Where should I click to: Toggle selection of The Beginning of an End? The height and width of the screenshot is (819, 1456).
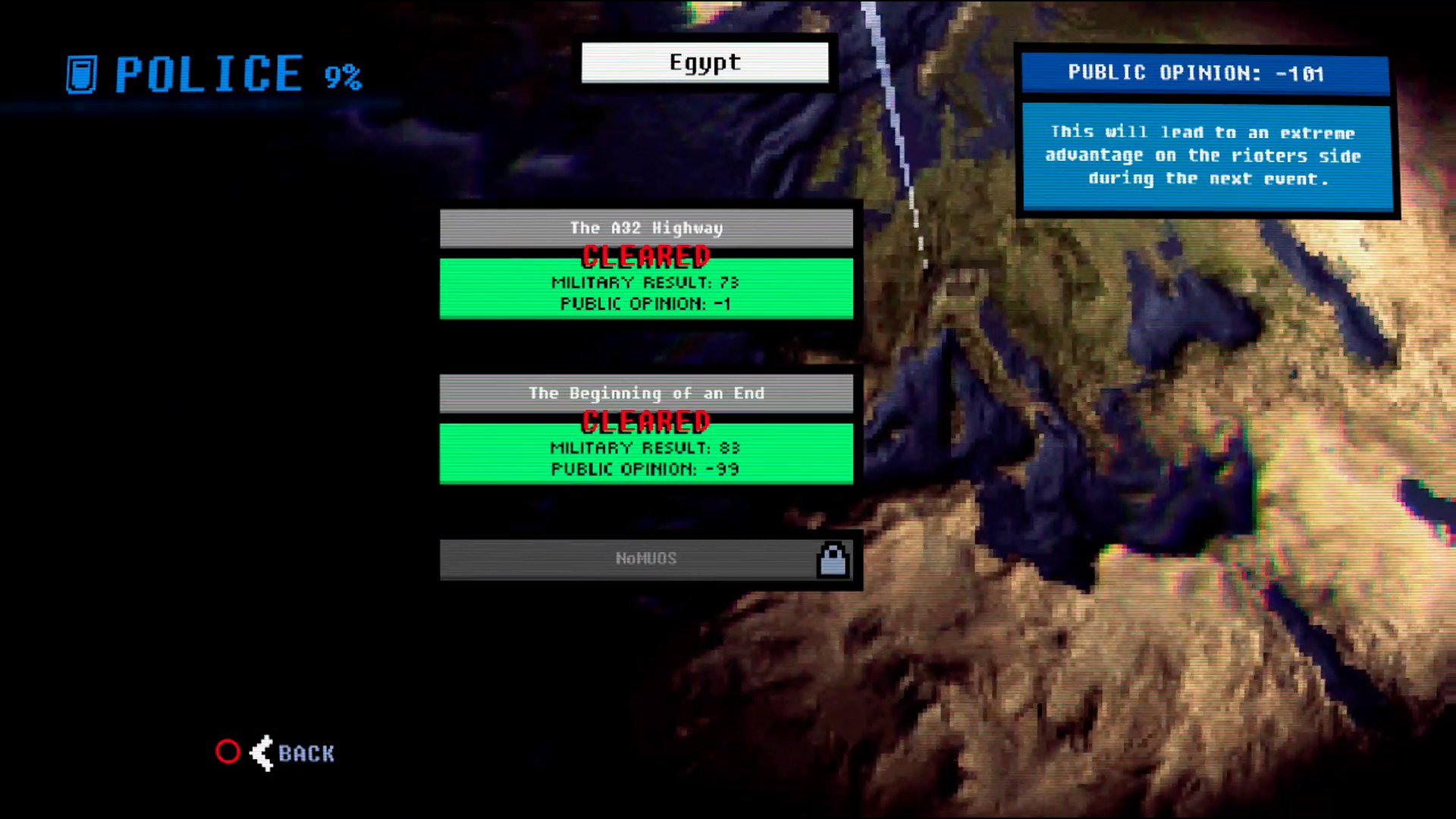click(x=645, y=393)
